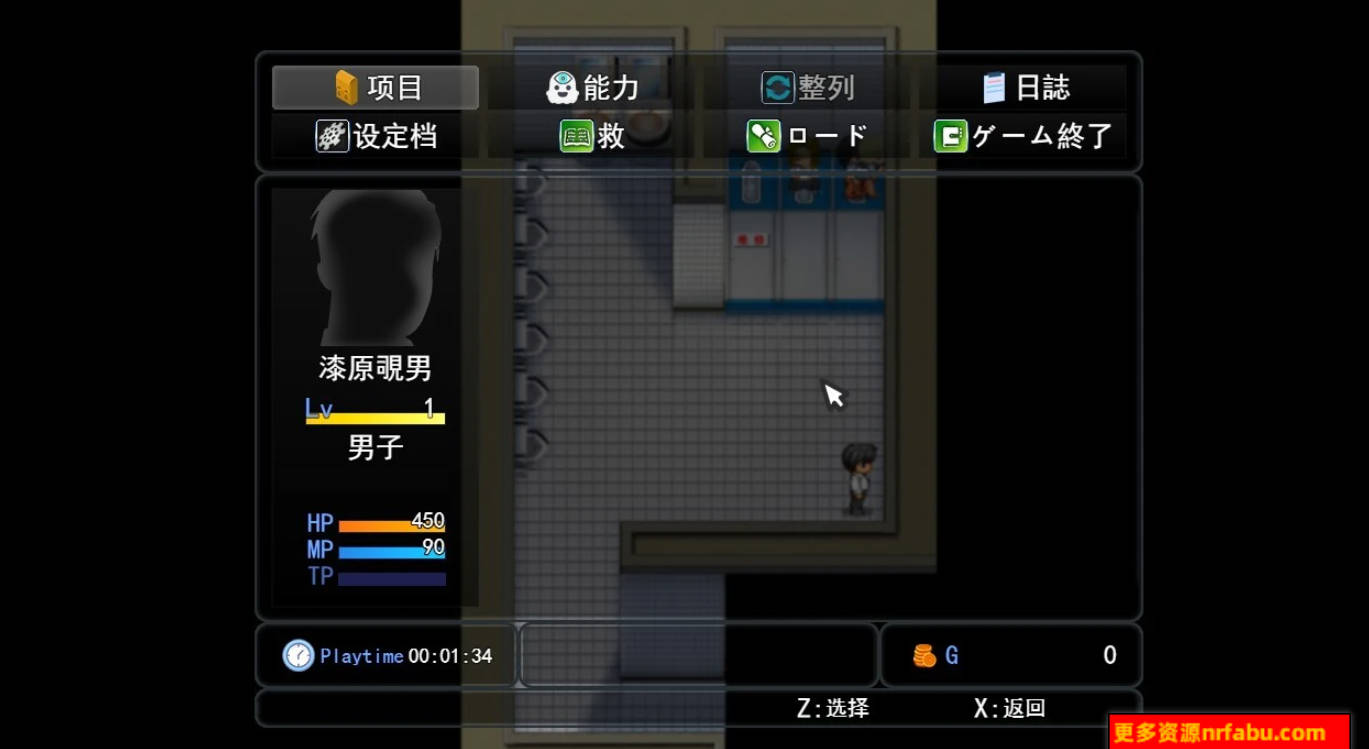Select the ゲーム終了 quit icon

(952, 136)
